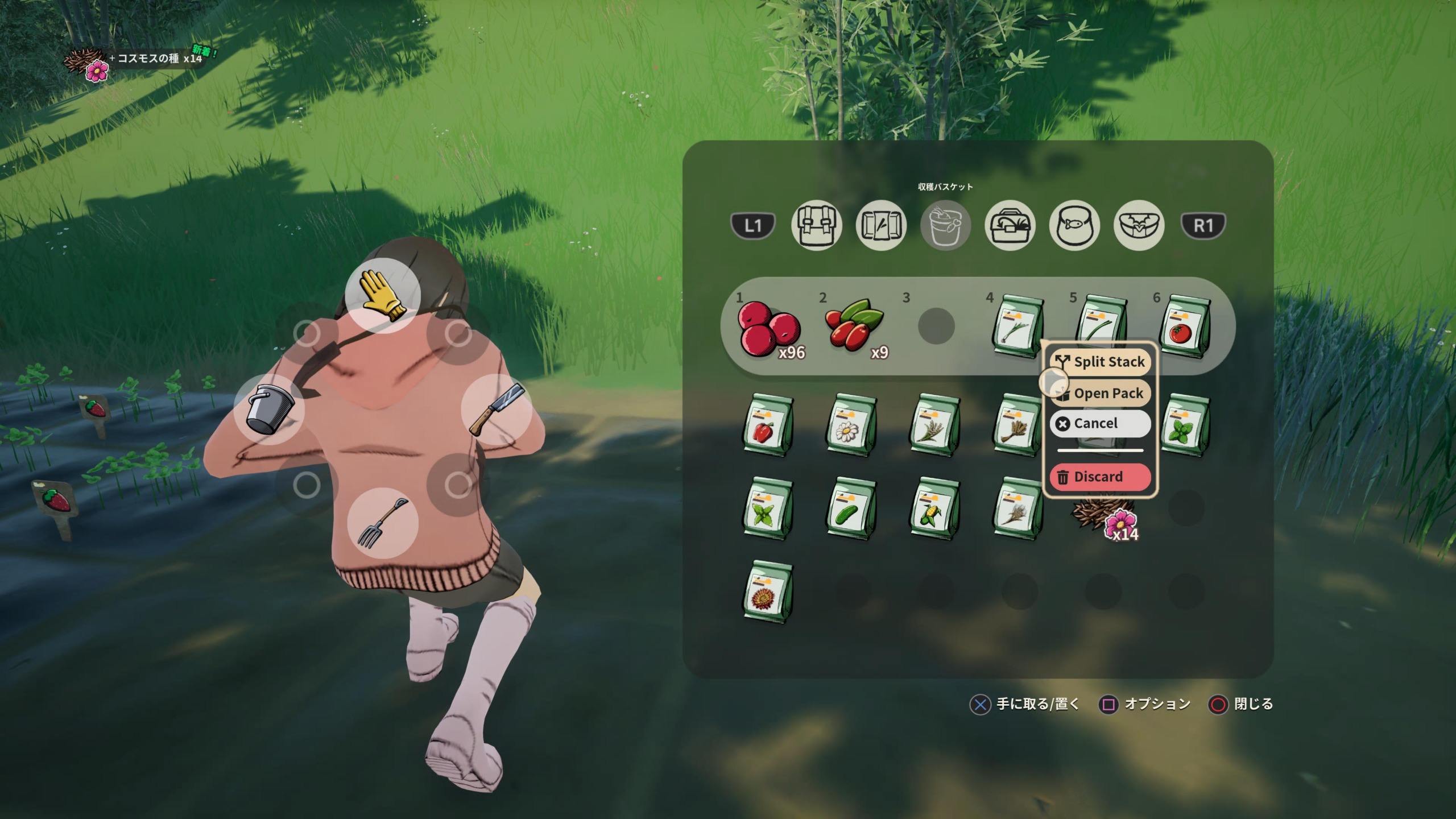The image size is (1456, 819).
Task: Open the harvest basket tab
Action: coord(945,225)
